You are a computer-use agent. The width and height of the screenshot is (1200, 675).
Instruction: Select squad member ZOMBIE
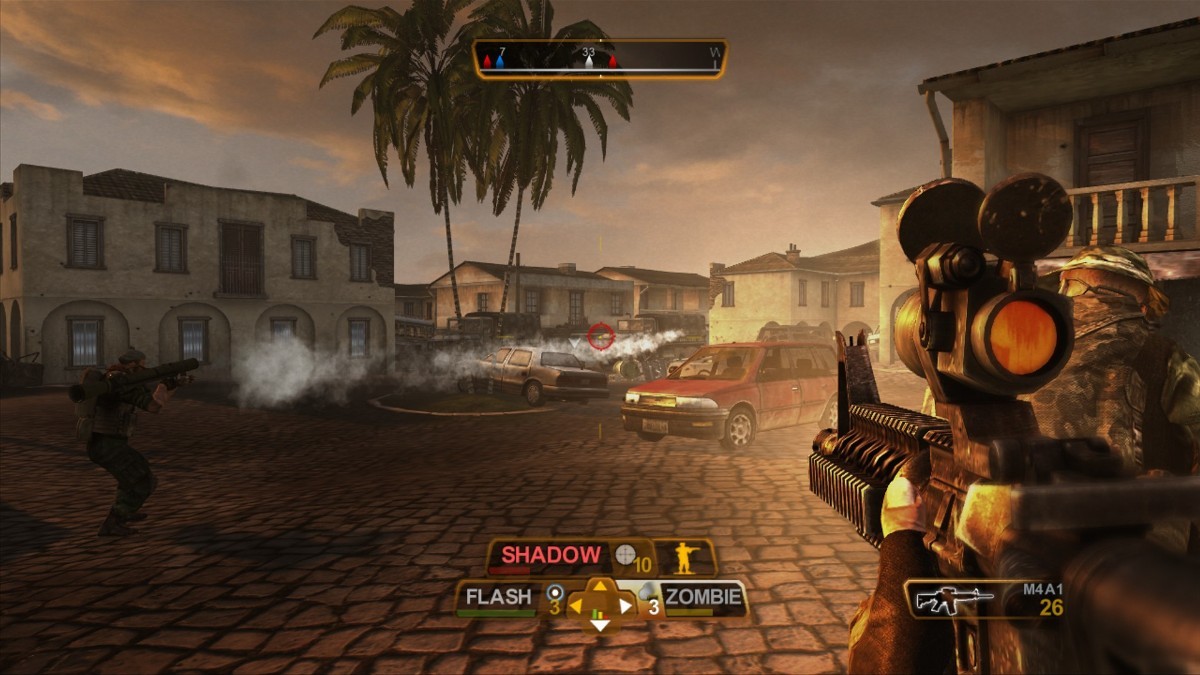point(704,598)
